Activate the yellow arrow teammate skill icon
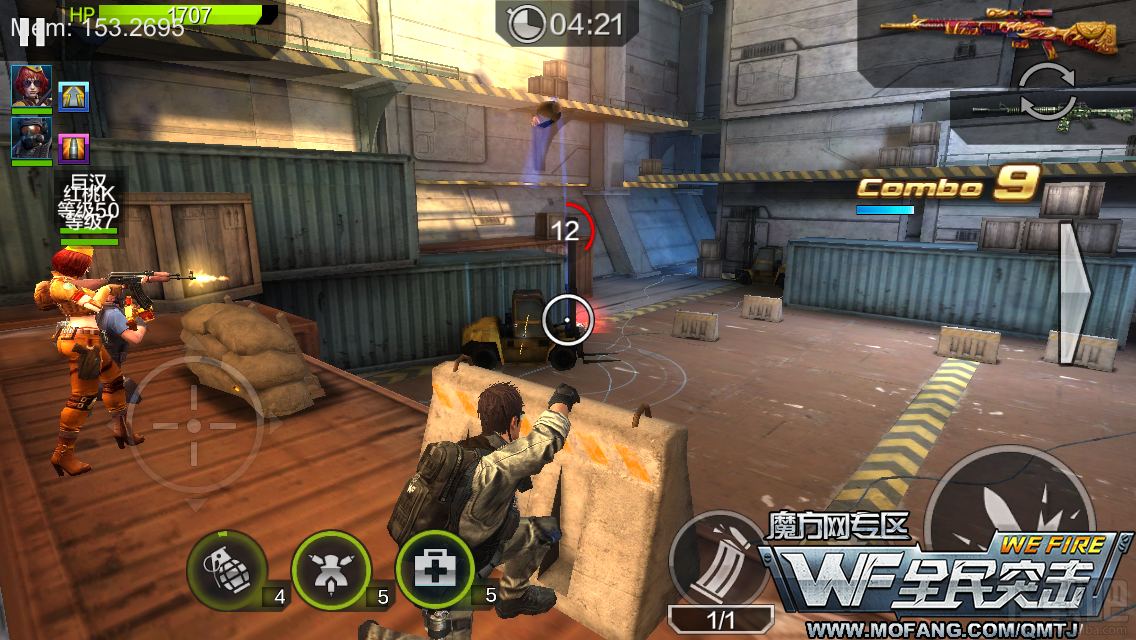 click(x=74, y=95)
